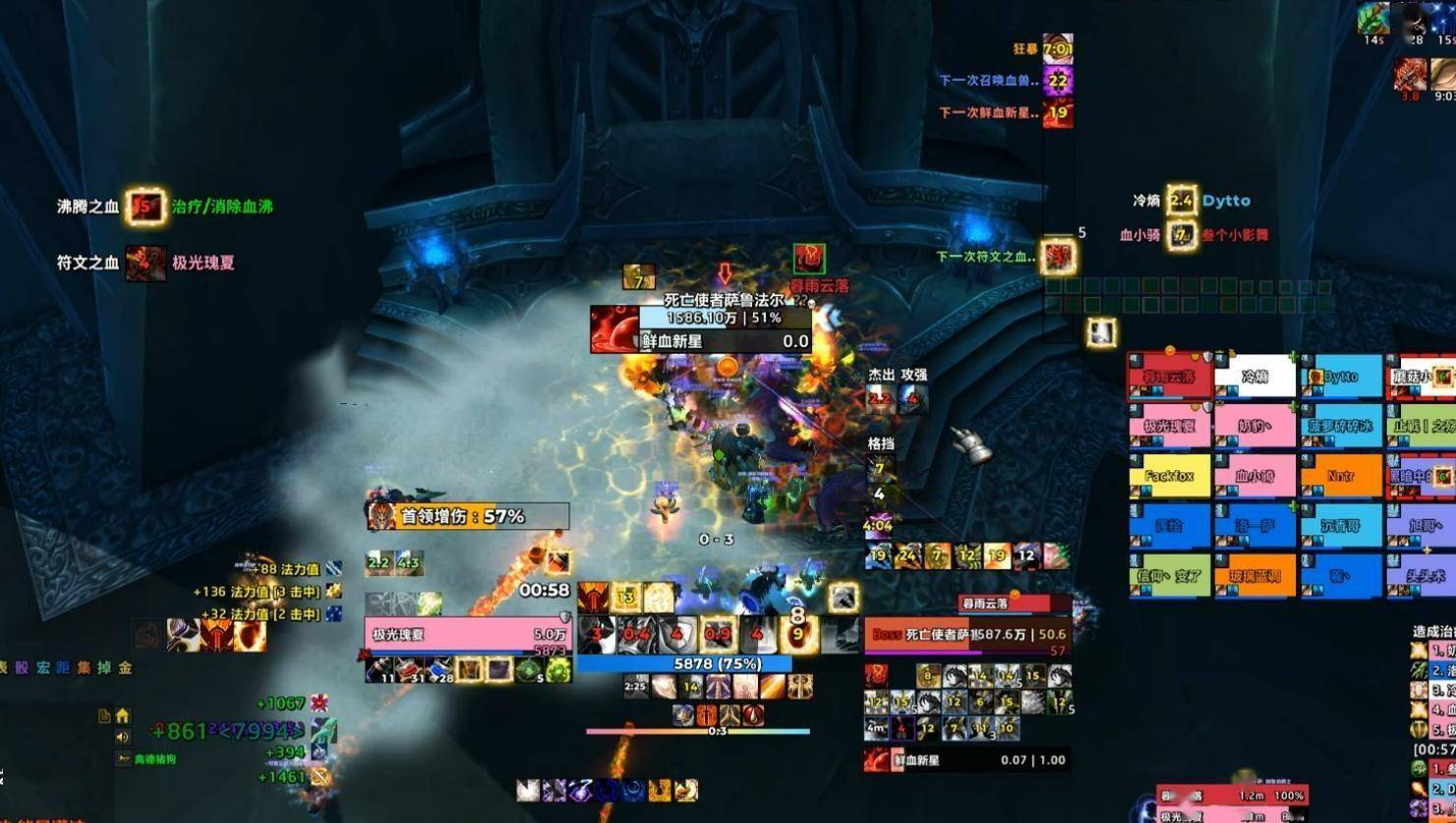The height and width of the screenshot is (823, 1456).
Task: Choose 血小骑 in the raid grid
Action: pyautogui.click(x=1255, y=476)
